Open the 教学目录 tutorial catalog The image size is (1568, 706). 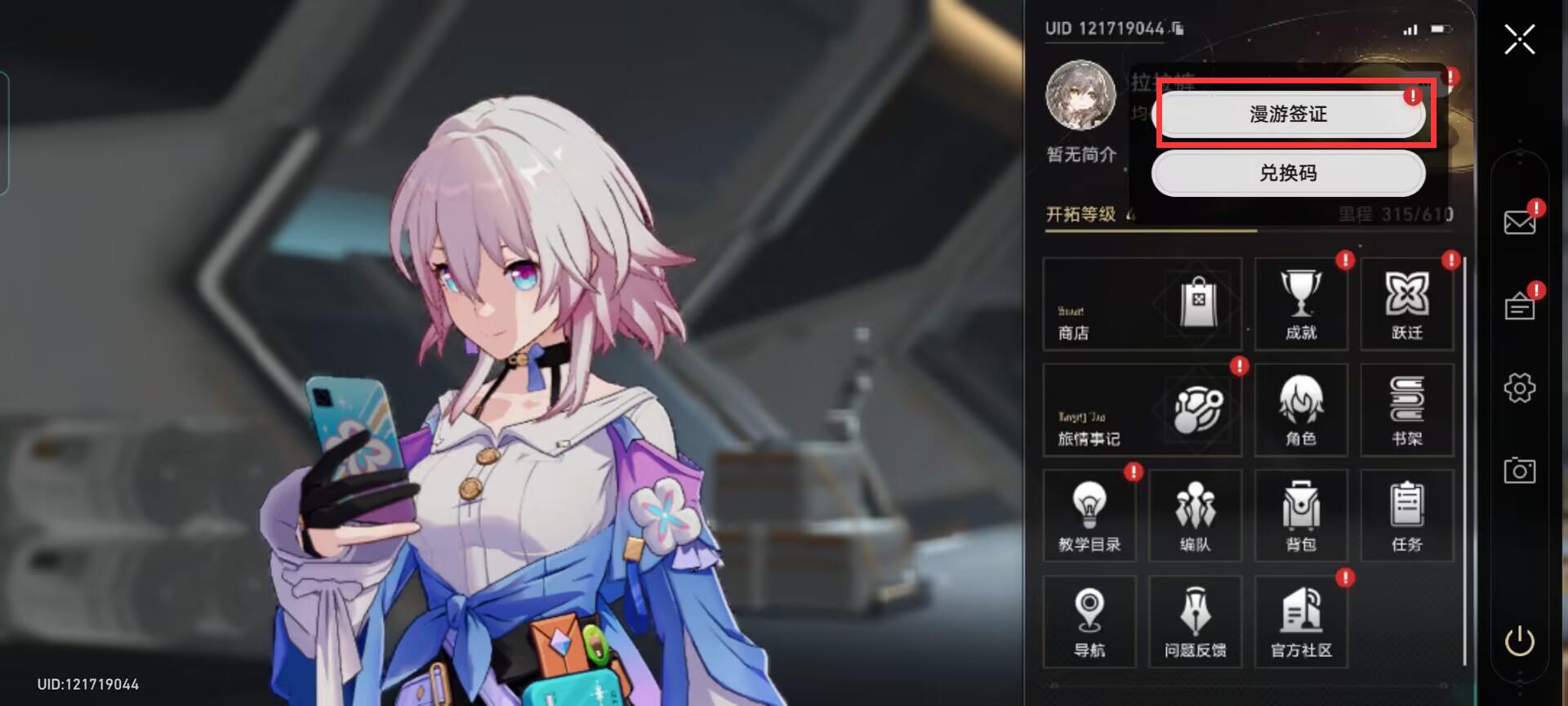(x=1089, y=516)
